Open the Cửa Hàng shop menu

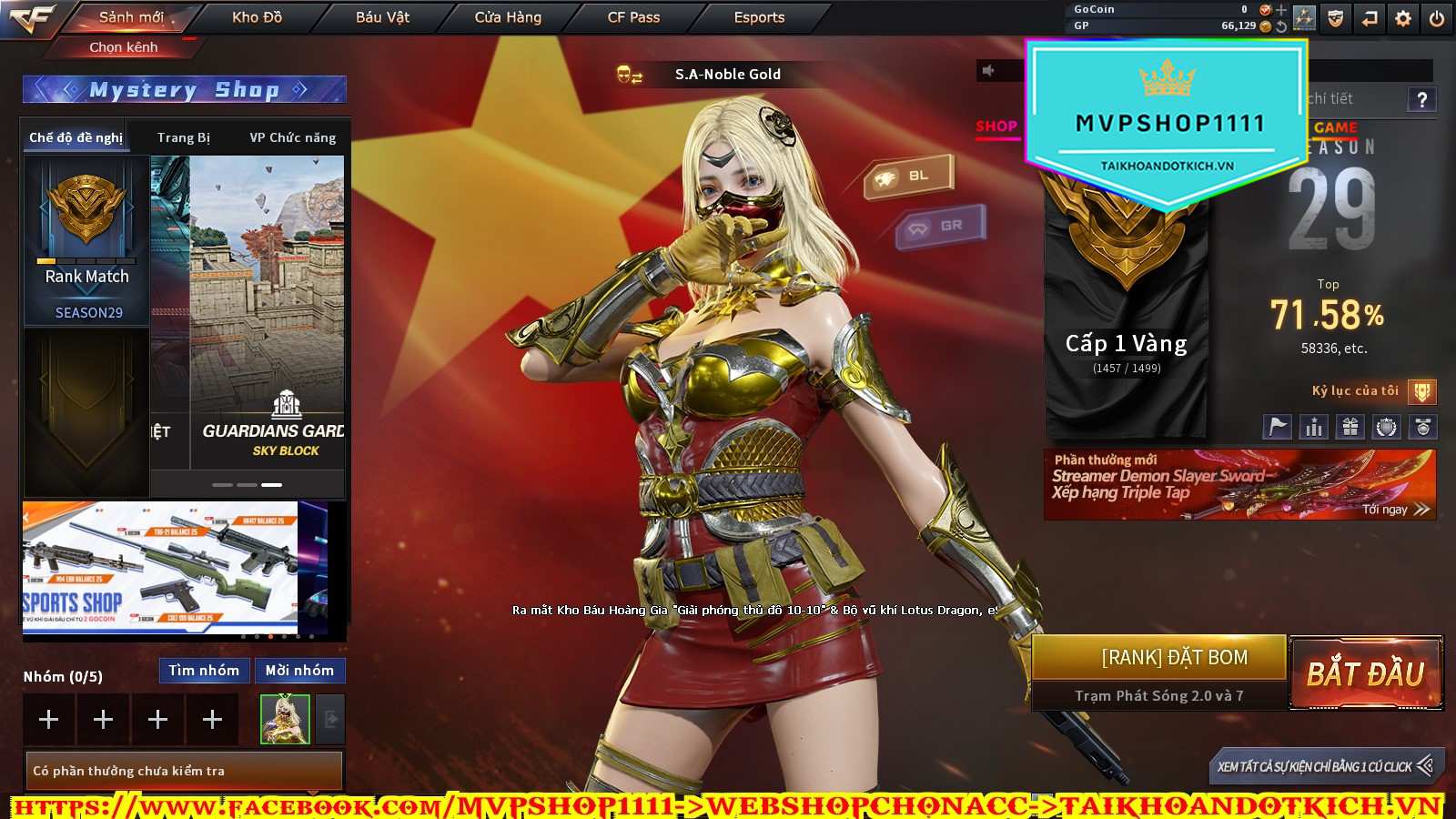508,17
